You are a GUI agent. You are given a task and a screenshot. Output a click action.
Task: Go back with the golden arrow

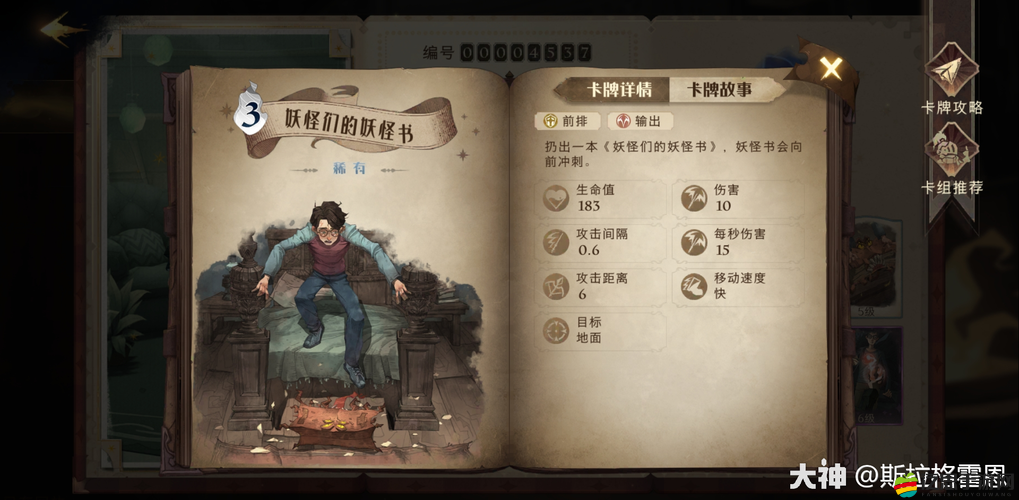tap(62, 27)
